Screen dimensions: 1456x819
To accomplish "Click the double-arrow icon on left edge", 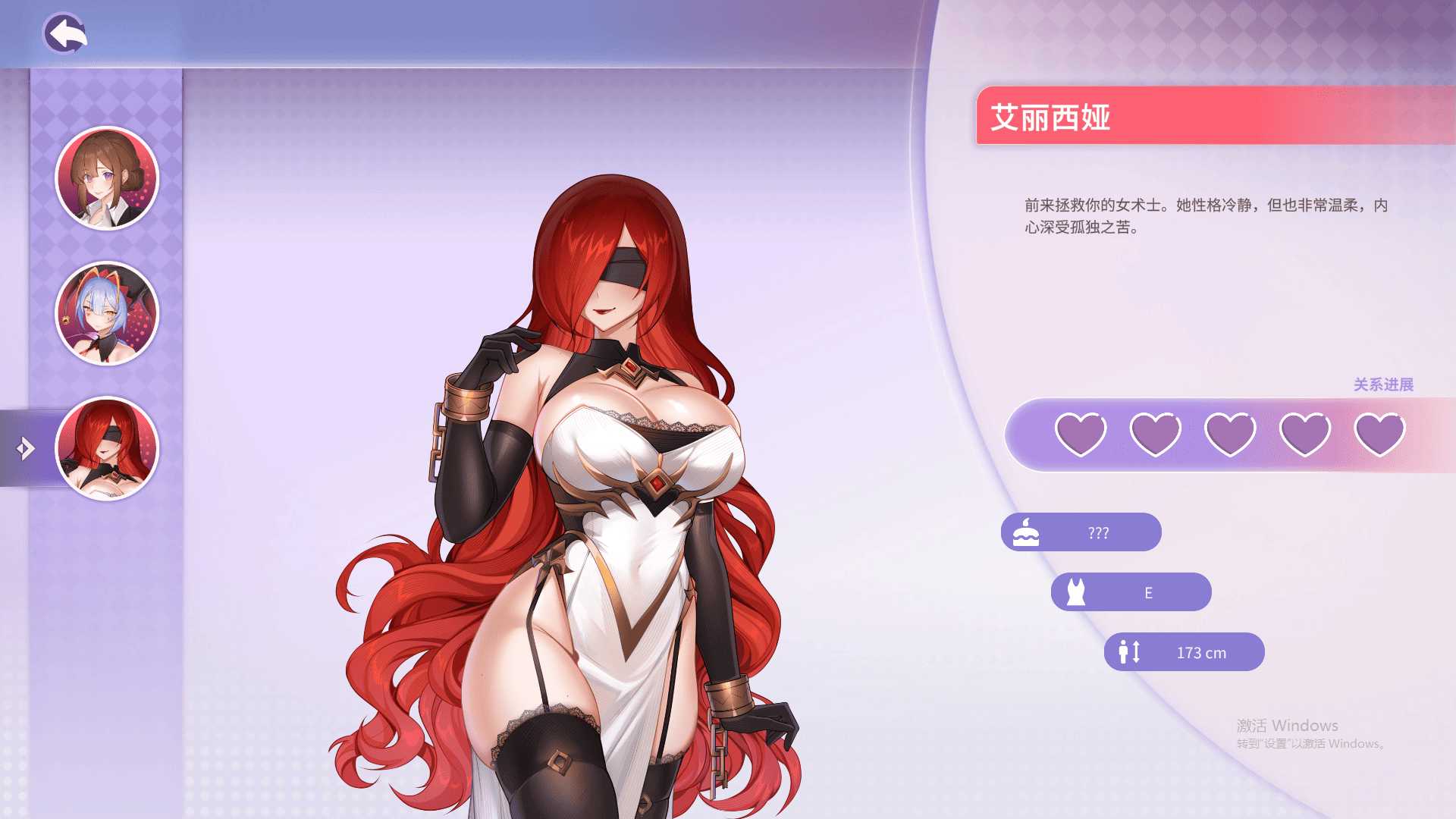I will tap(23, 449).
